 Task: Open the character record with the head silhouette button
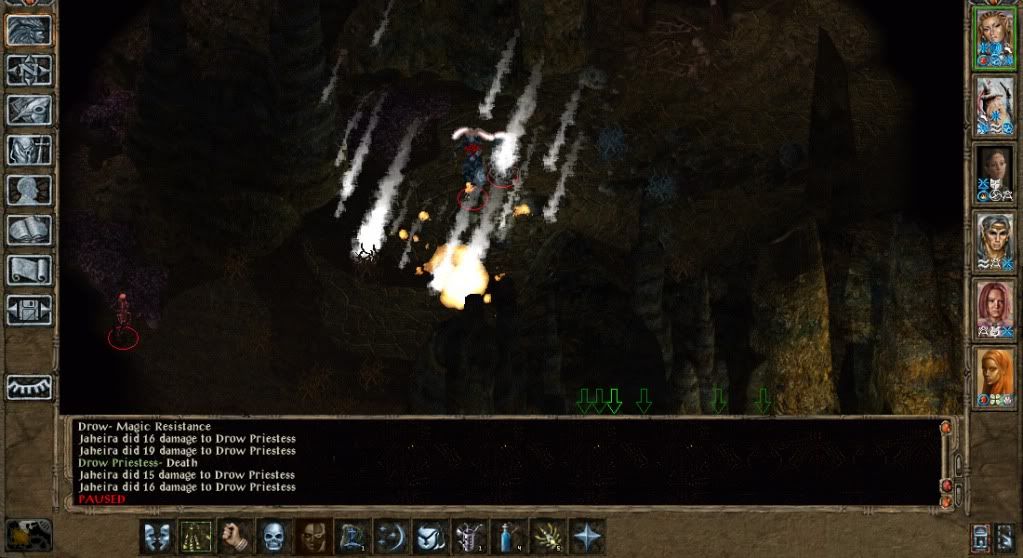point(29,190)
